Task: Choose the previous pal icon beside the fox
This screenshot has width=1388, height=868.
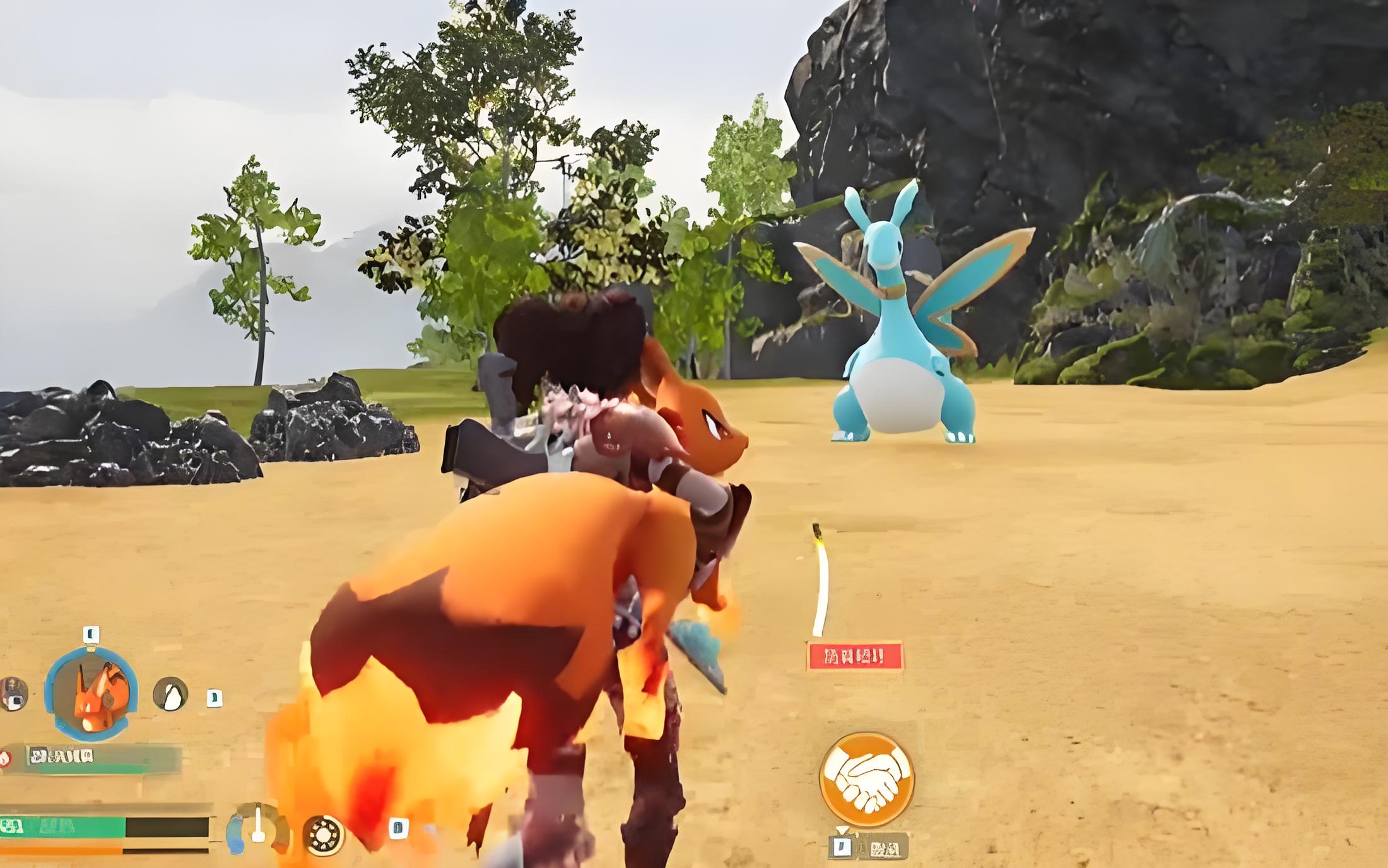Action: [x=13, y=693]
